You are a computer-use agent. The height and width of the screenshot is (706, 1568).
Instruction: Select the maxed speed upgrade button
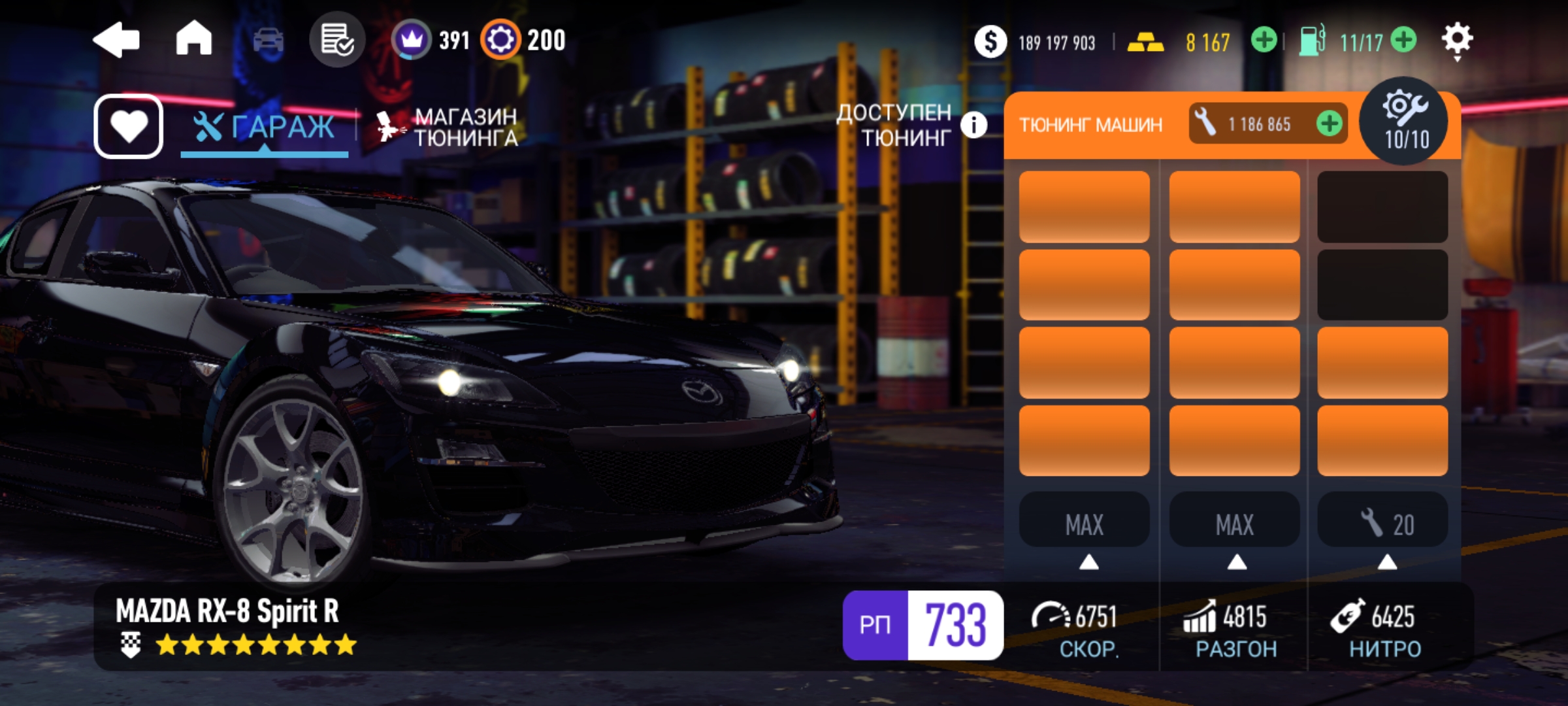tap(1085, 524)
